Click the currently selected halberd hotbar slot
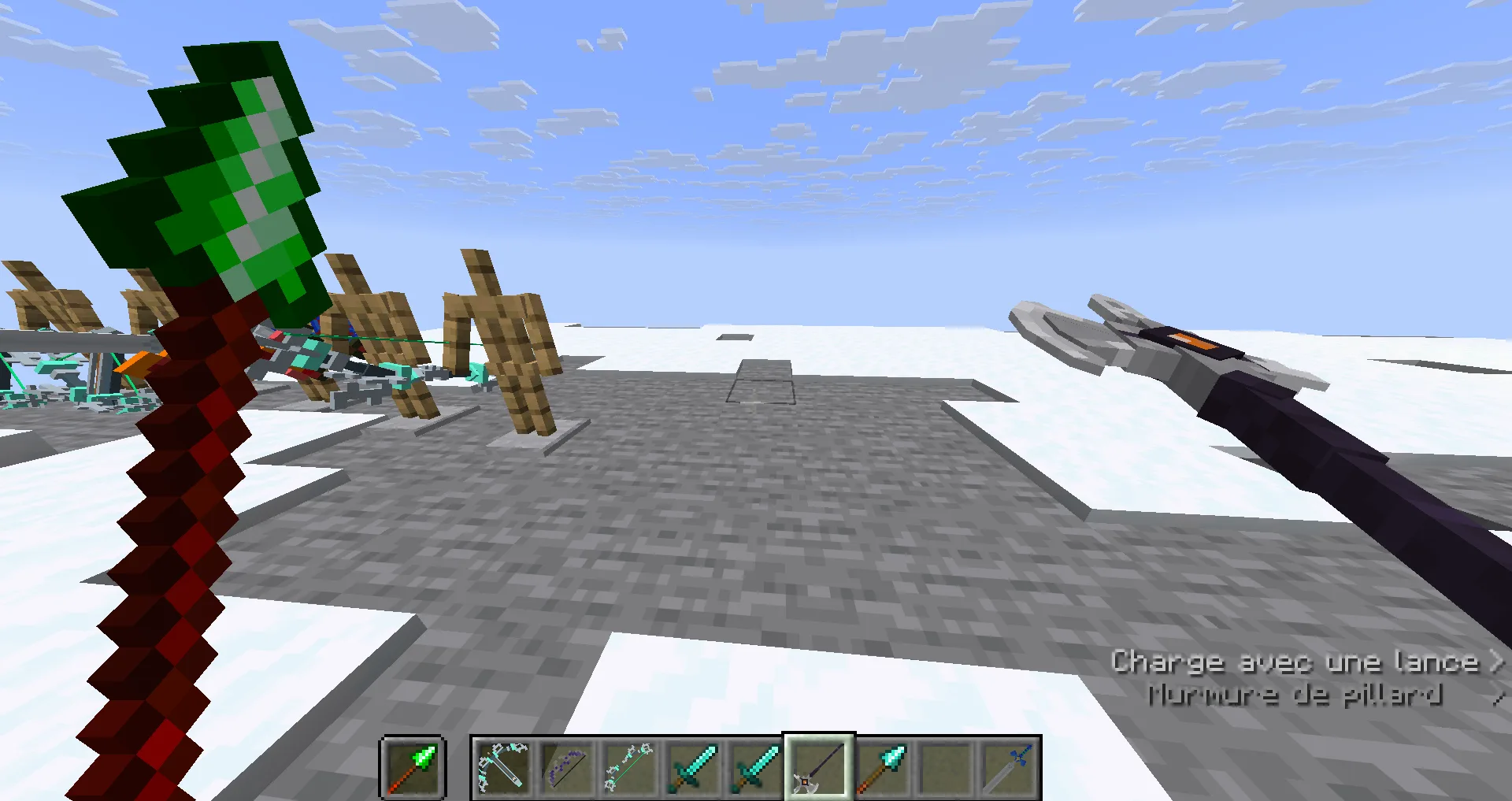Image resolution: width=1512 pixels, height=801 pixels. 818,768
